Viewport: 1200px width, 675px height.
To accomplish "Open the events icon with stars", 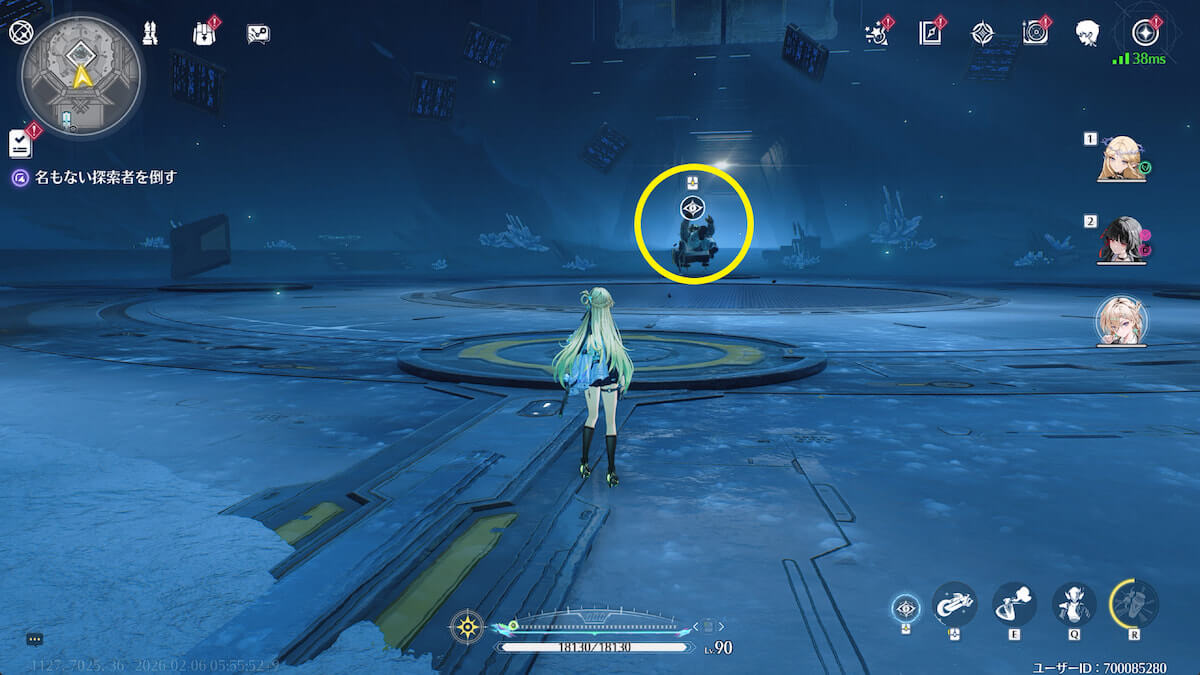I will (x=877, y=33).
